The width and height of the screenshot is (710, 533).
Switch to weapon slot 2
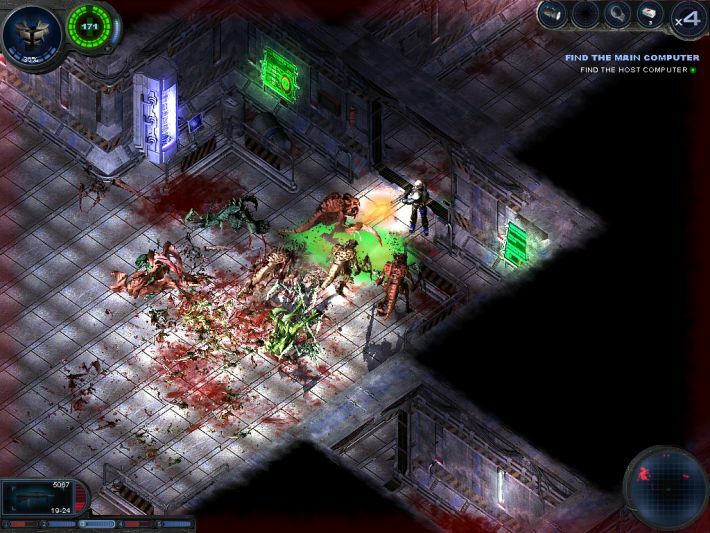pyautogui.click(x=60, y=523)
